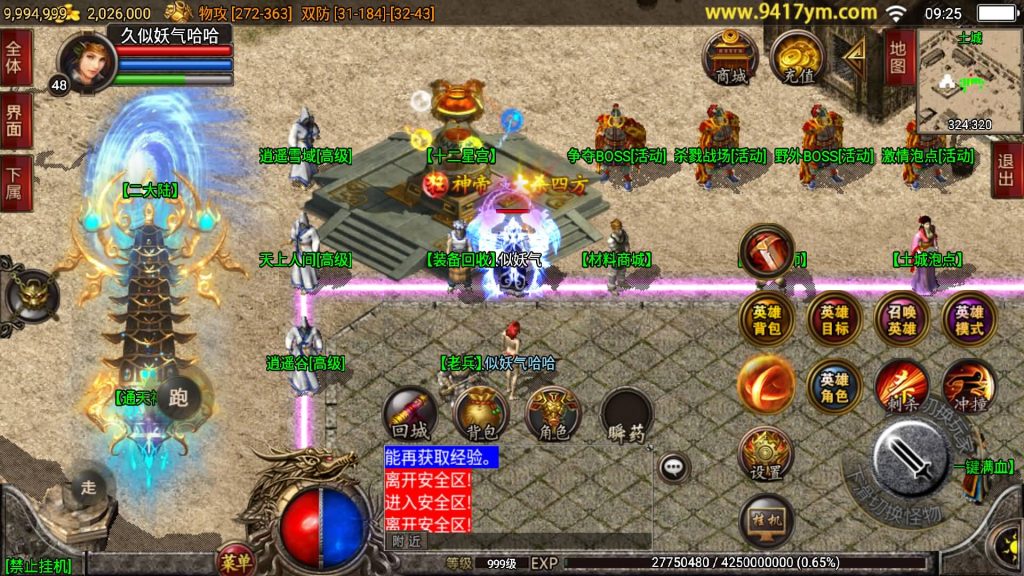Activate the 刺杀 assassinate skill

[902, 387]
